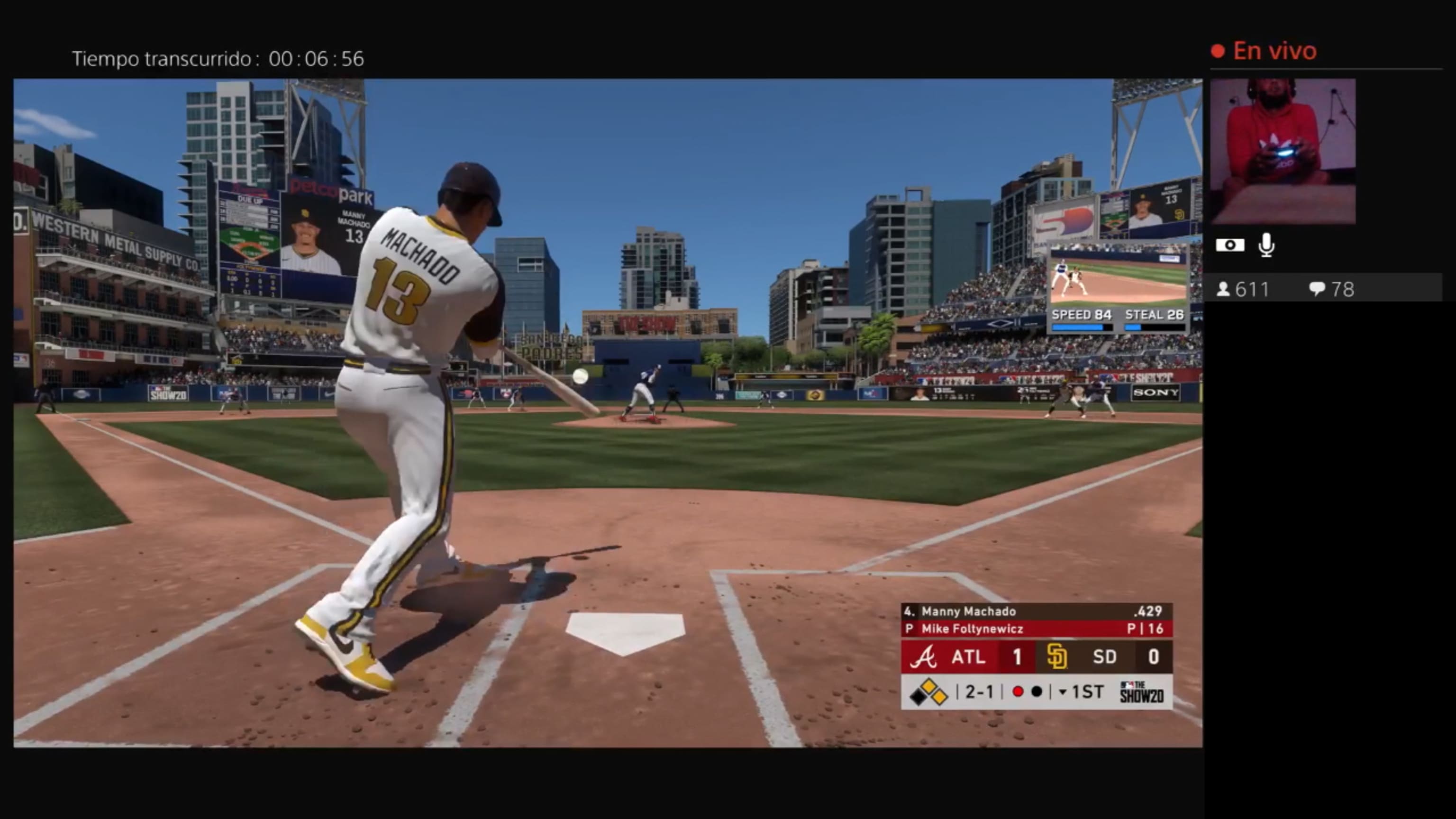Click the base runner diamond indicator
This screenshot has width=1456, height=819.
coord(928,691)
